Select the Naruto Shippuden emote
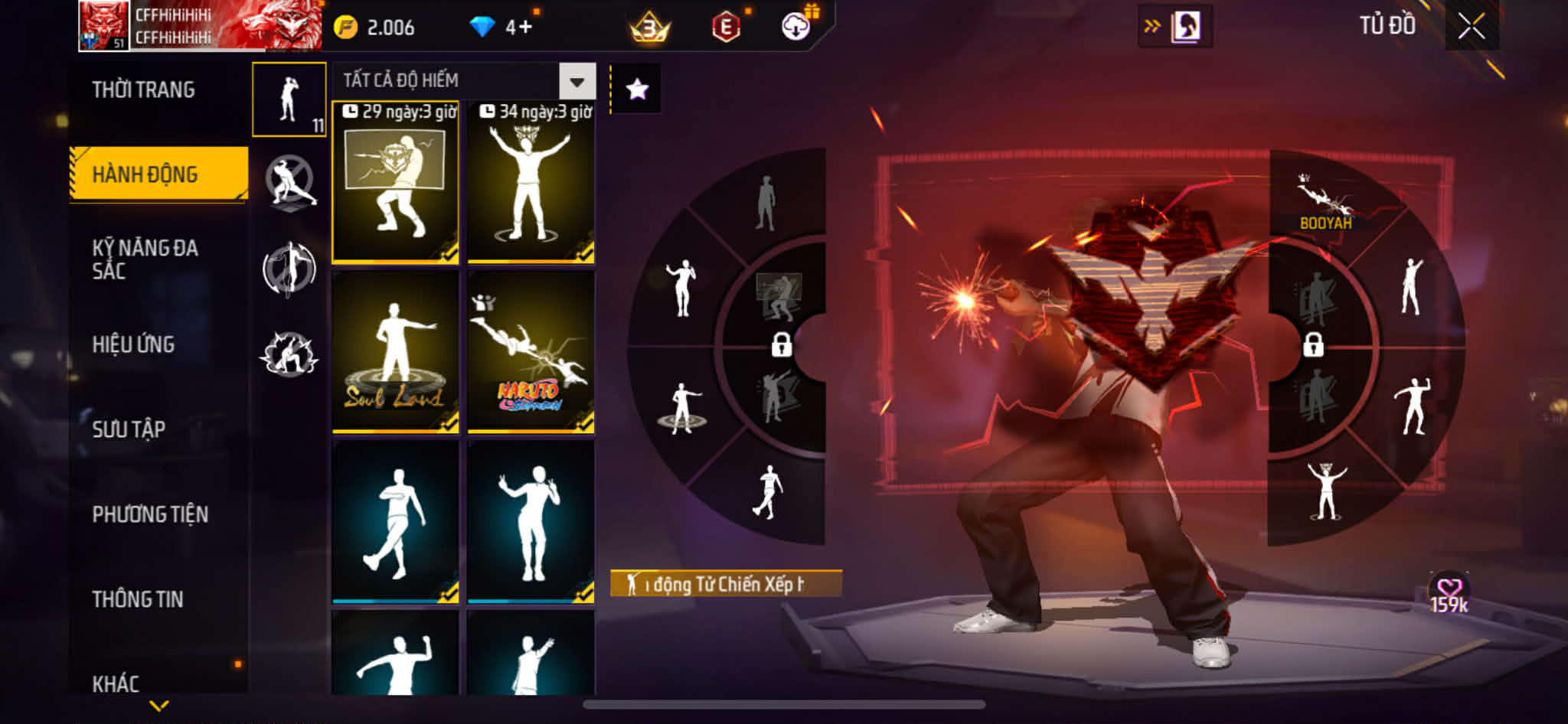This screenshot has width=1568, height=724. click(x=531, y=352)
